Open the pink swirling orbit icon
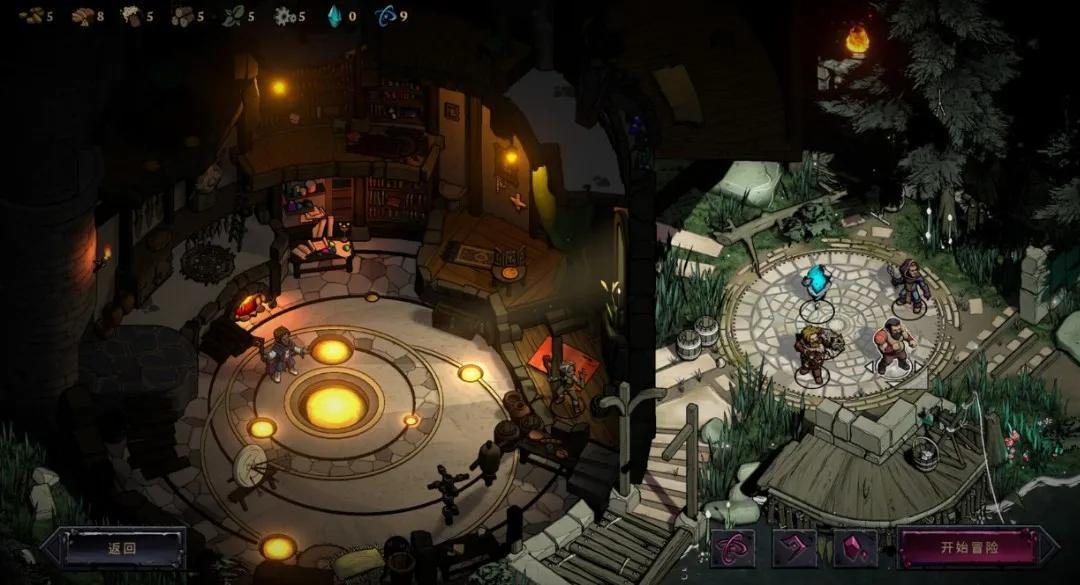 coord(732,548)
